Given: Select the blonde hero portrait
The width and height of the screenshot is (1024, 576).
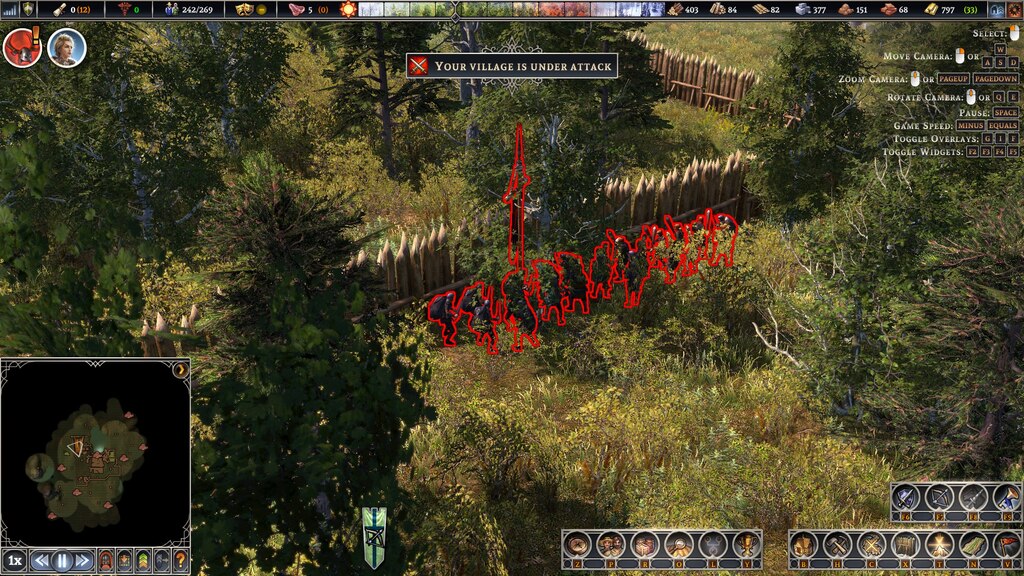Looking at the screenshot, I should pyautogui.click(x=66, y=47).
